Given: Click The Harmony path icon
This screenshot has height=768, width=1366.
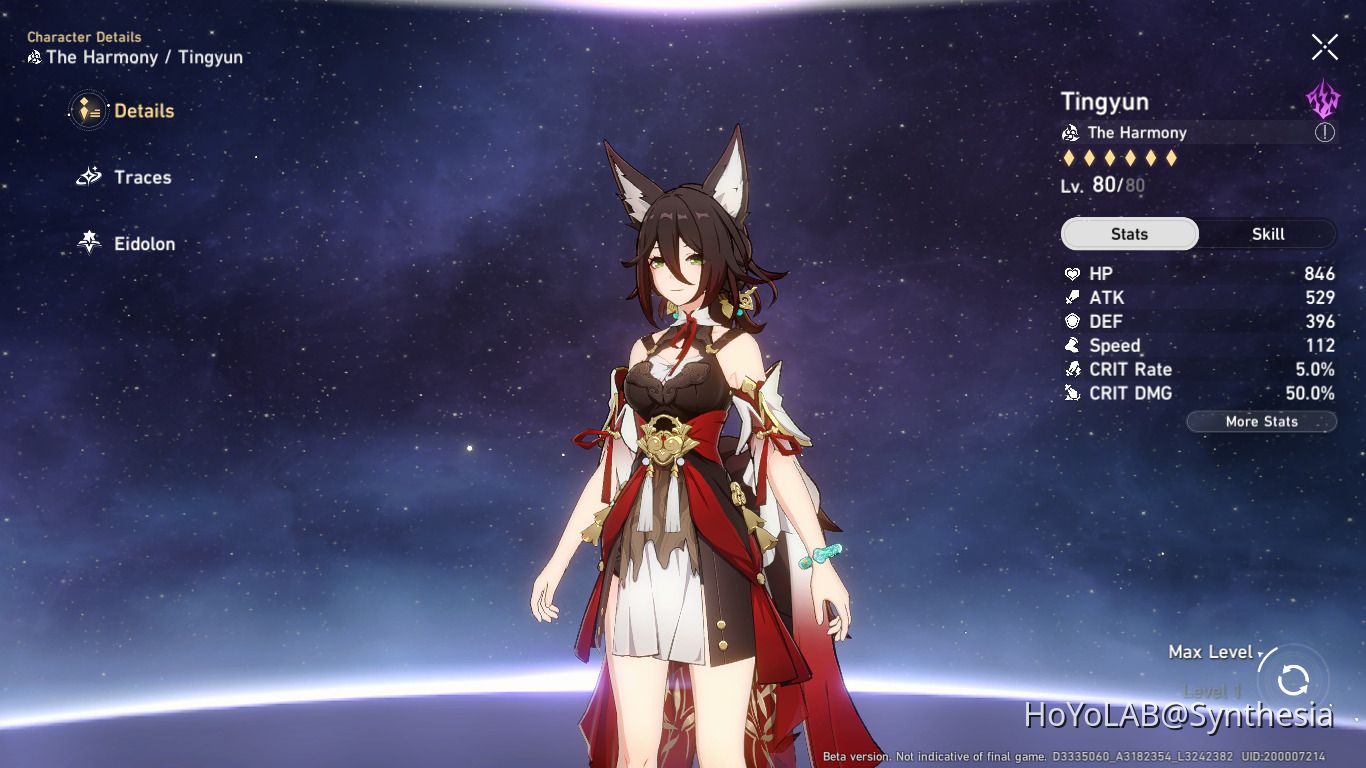Looking at the screenshot, I should click(x=1072, y=132).
